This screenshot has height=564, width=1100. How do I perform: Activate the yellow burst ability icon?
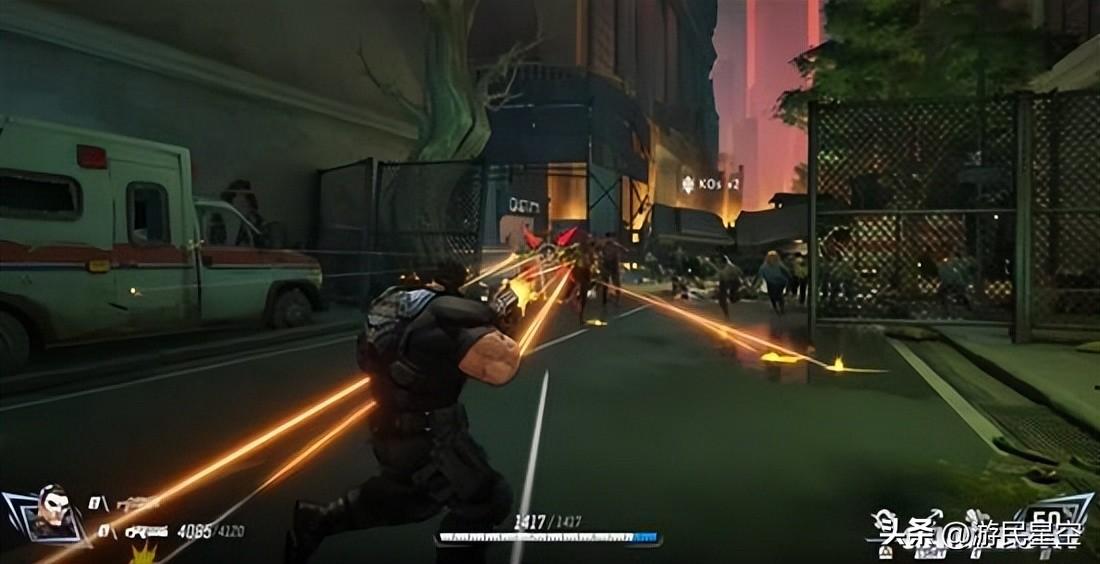146,553
